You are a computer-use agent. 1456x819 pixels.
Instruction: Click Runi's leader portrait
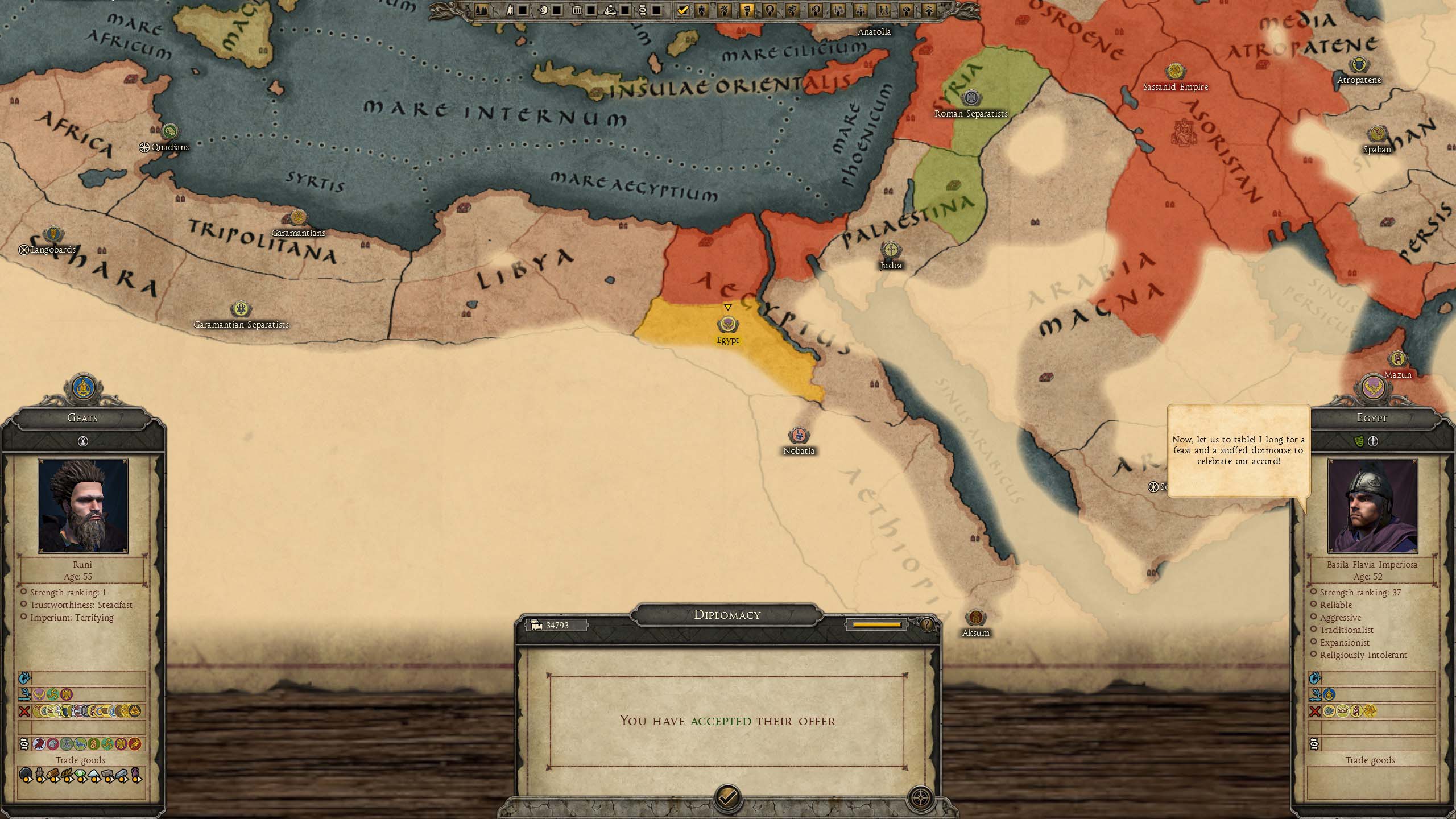point(83,506)
